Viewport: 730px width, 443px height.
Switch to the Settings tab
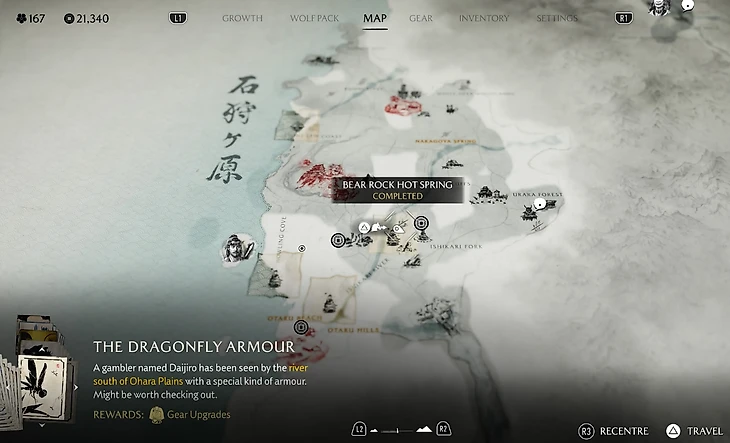[x=556, y=18]
